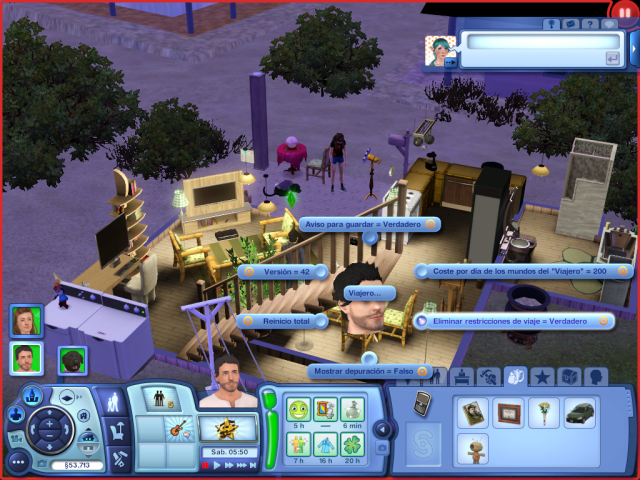
Task: Choose 'Reinicio total' from the pie menu
Action: coord(287,321)
